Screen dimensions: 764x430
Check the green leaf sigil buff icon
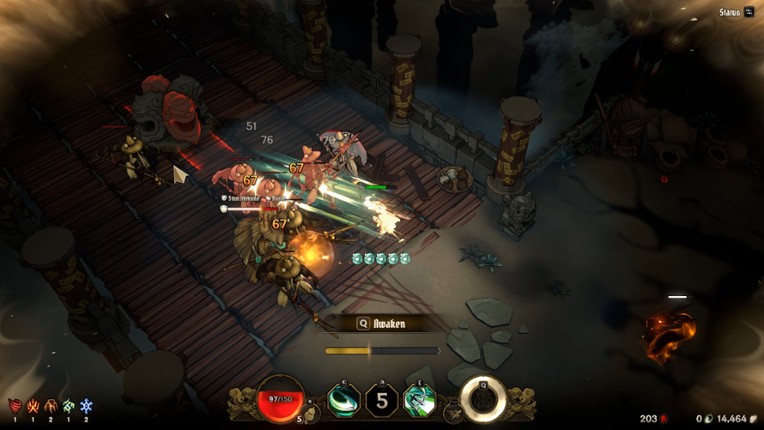click(68, 406)
